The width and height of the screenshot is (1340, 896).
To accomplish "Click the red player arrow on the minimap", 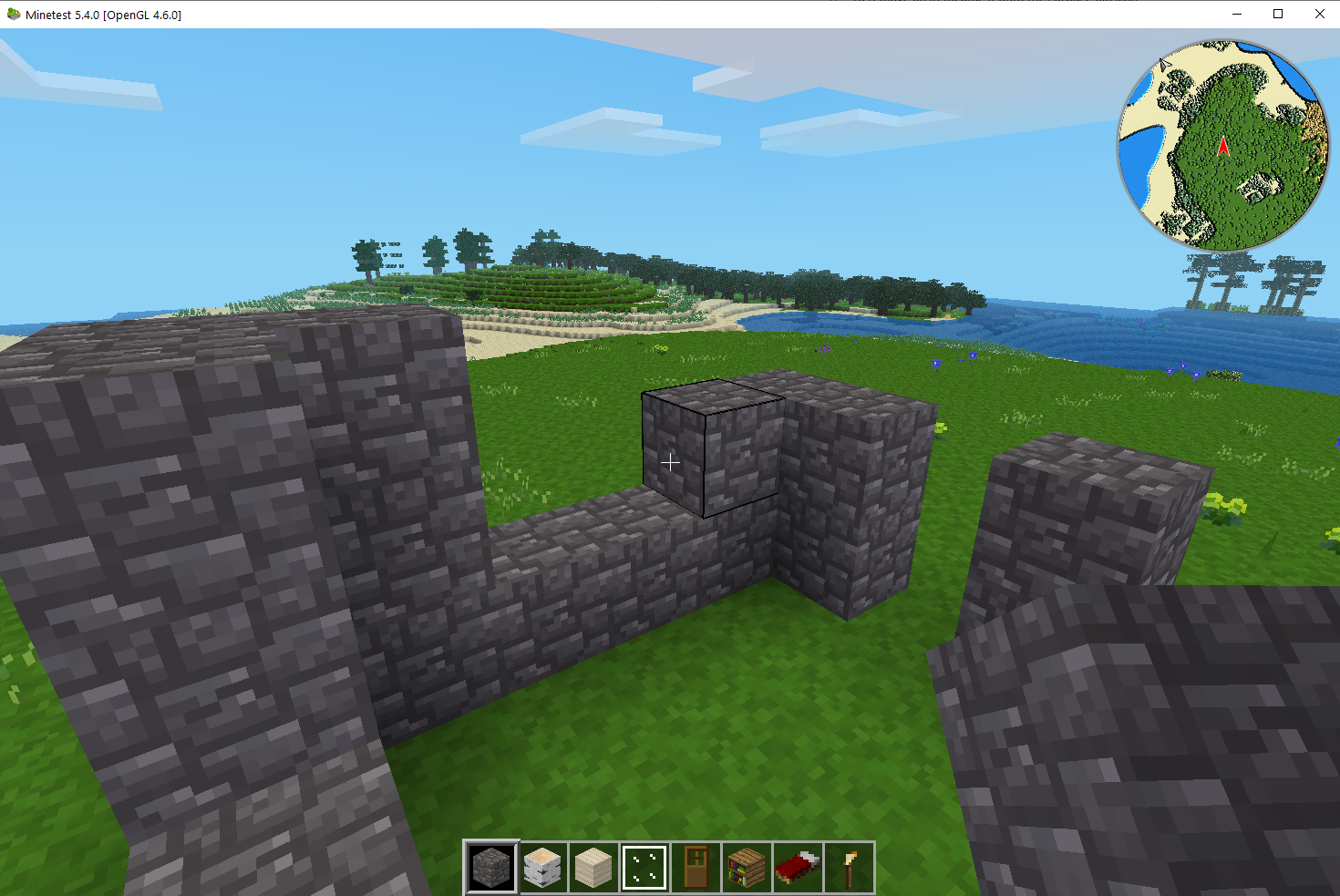I will pos(1222,144).
